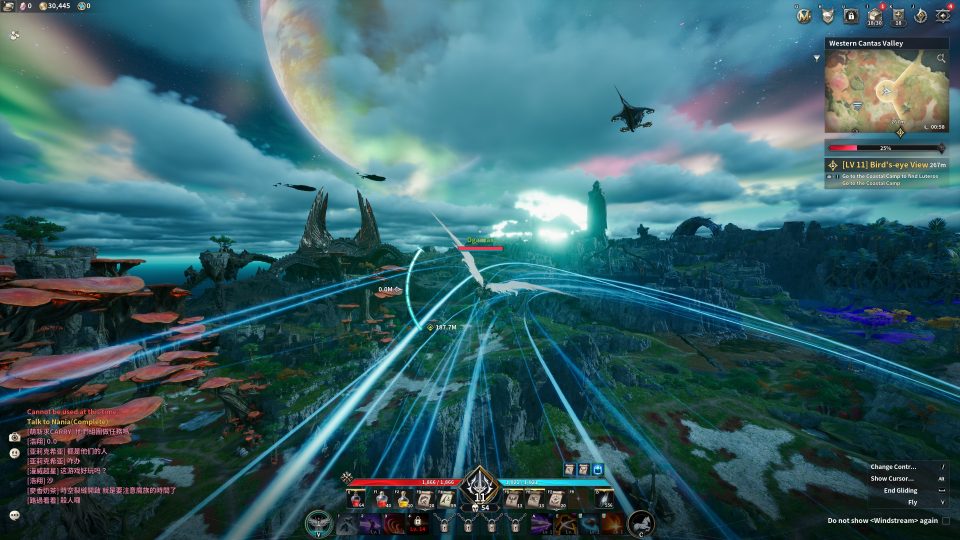Click the minimap magnifying glass button
This screenshot has height=540, width=960.
pyautogui.click(x=941, y=58)
